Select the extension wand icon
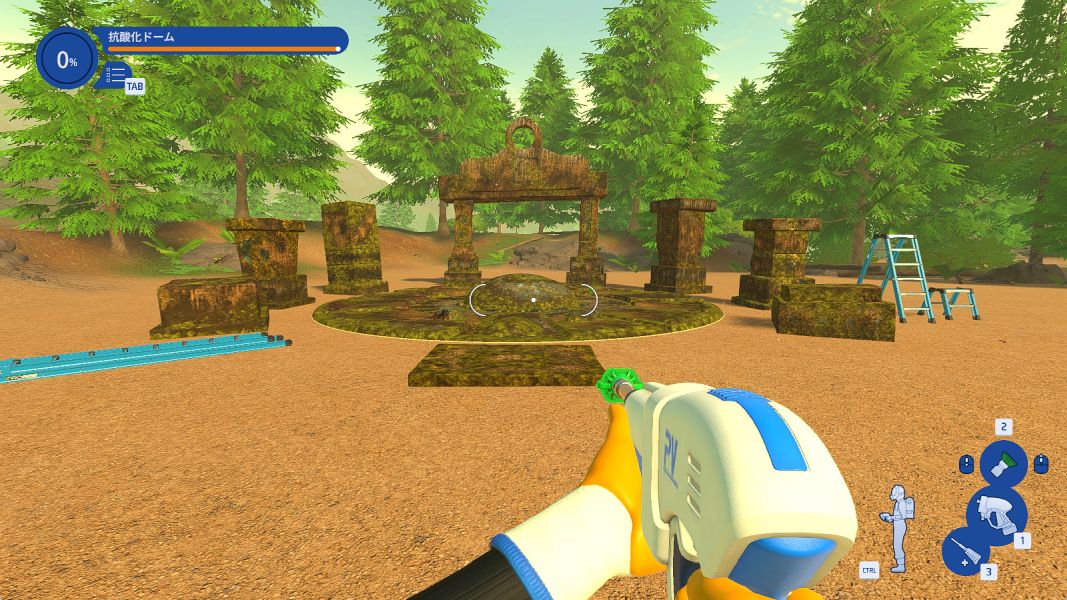The height and width of the screenshot is (600, 1067). 965,551
